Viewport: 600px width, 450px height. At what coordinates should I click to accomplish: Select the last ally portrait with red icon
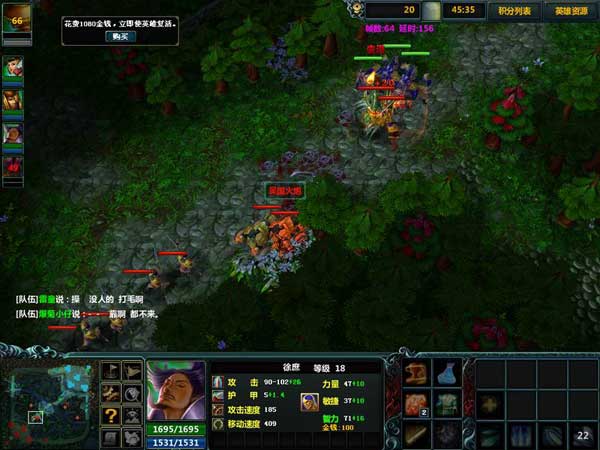click(13, 166)
